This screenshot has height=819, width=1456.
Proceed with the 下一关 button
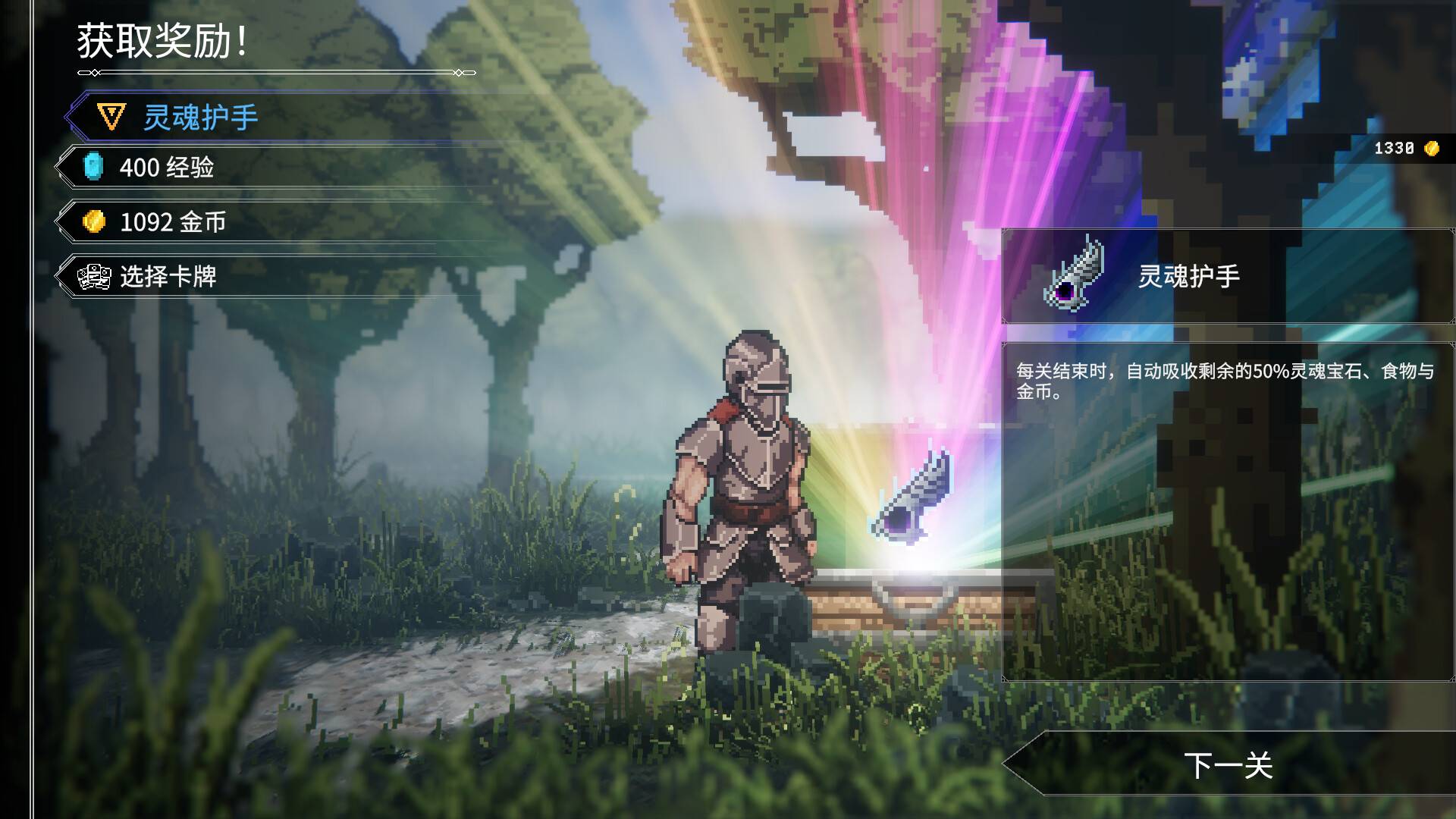click(x=1228, y=764)
